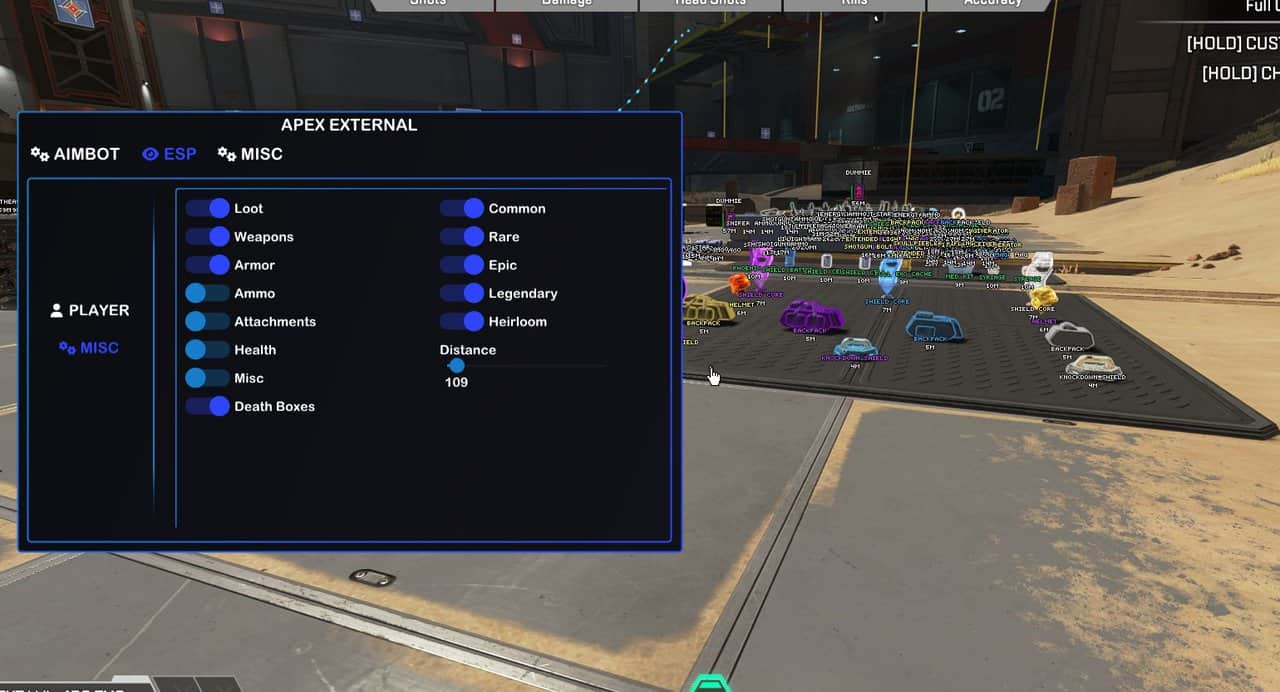Disable the Armor toggle

pyautogui.click(x=207, y=265)
